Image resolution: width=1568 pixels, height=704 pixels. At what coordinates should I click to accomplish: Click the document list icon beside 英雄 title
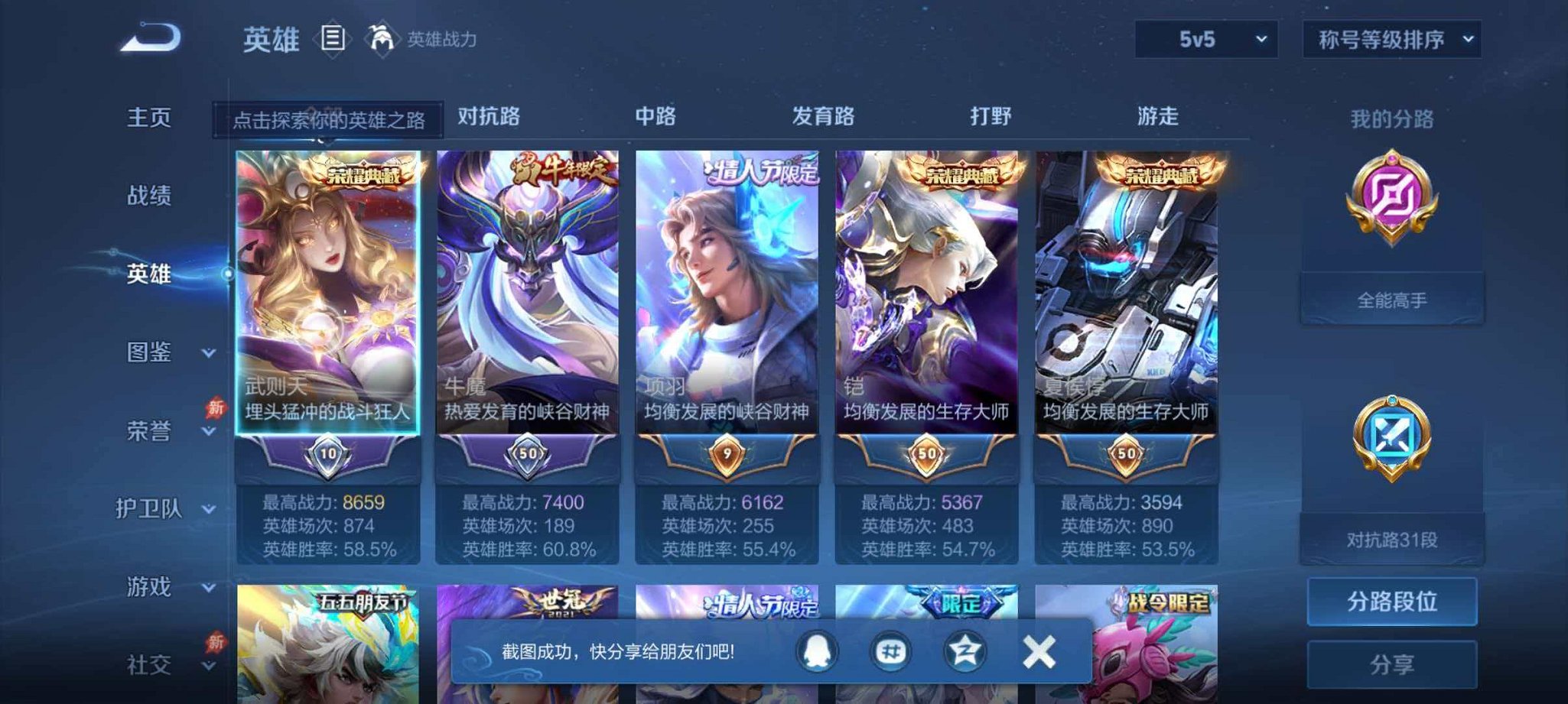click(x=333, y=40)
